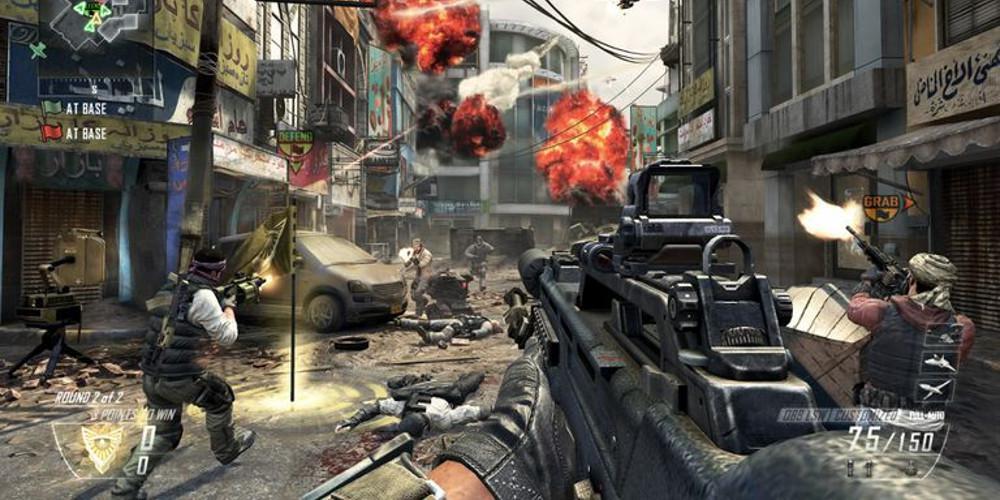Select the red flag status icon

point(51,132)
